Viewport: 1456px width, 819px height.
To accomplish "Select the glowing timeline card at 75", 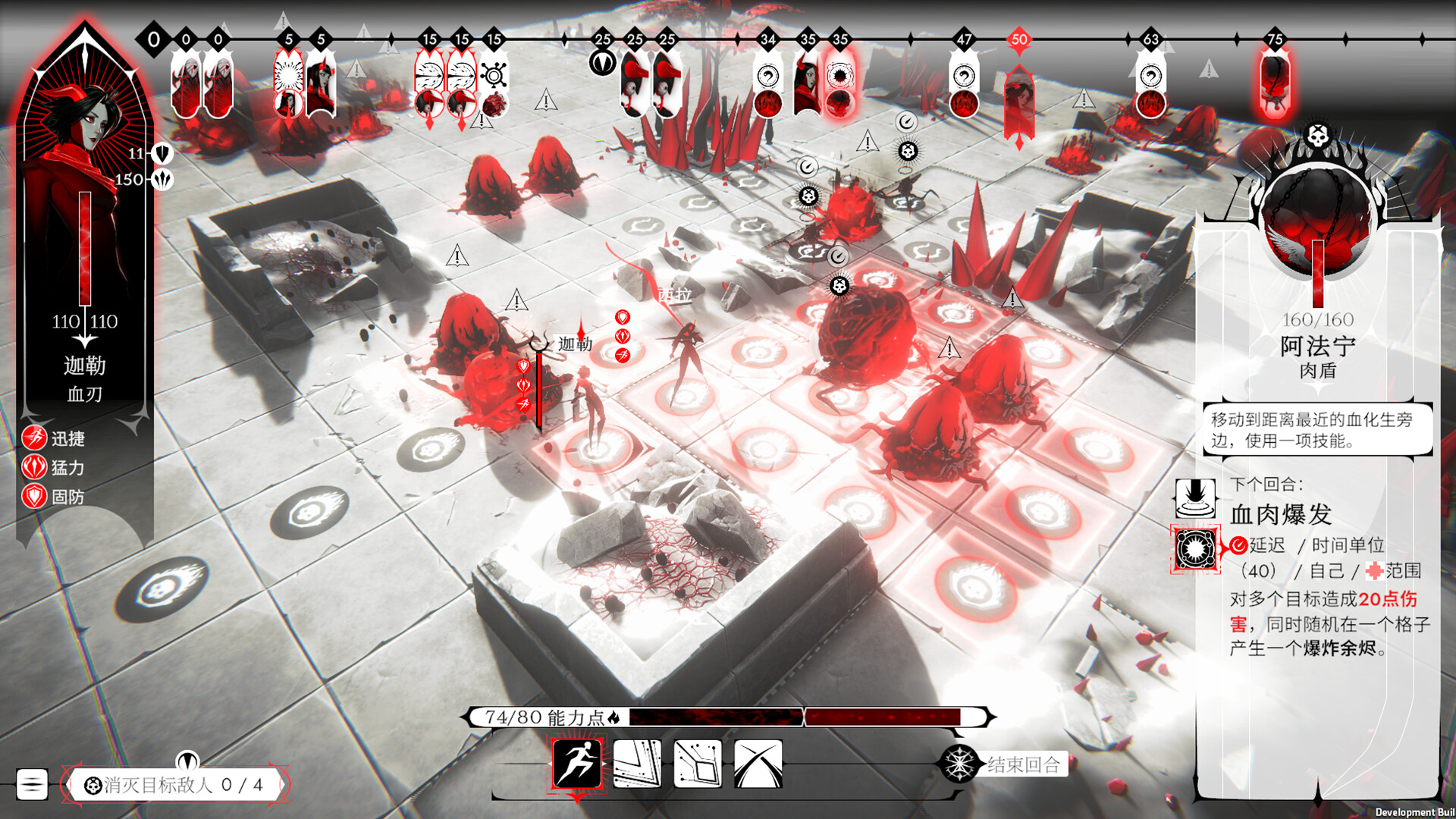I will coord(1275,83).
